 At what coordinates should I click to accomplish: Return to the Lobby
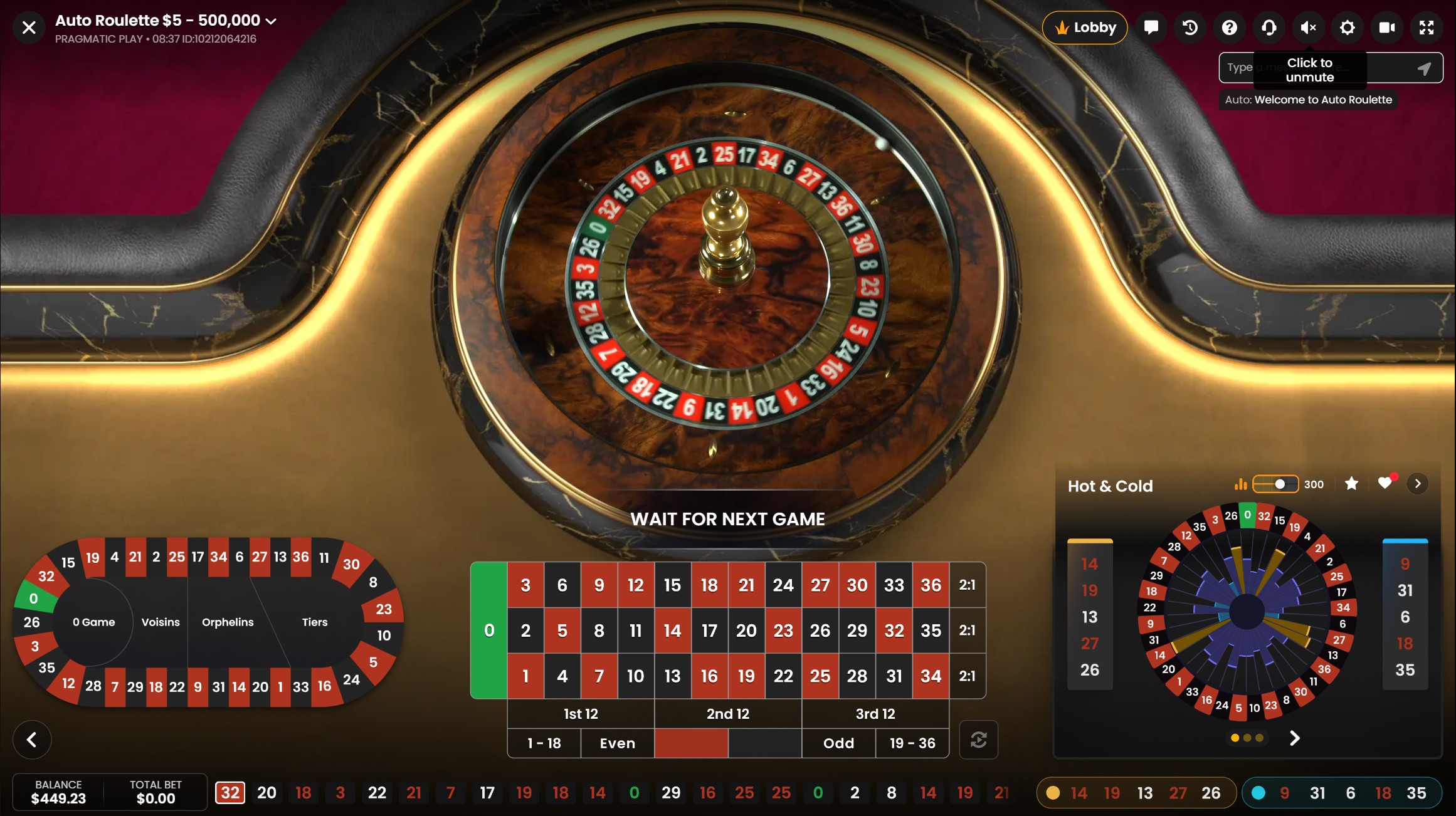point(1084,27)
